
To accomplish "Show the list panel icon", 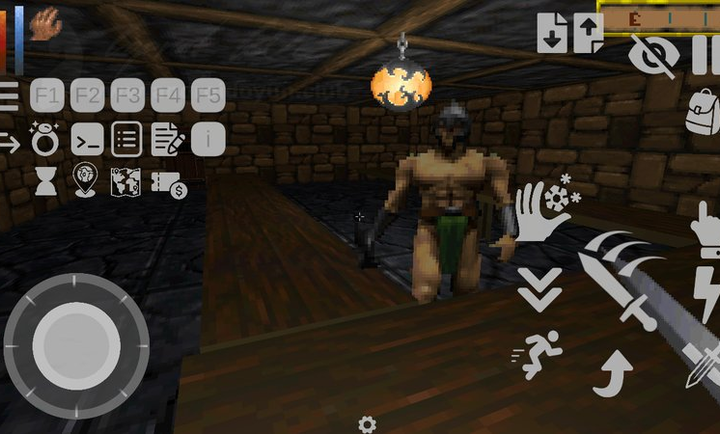I will click(x=127, y=140).
